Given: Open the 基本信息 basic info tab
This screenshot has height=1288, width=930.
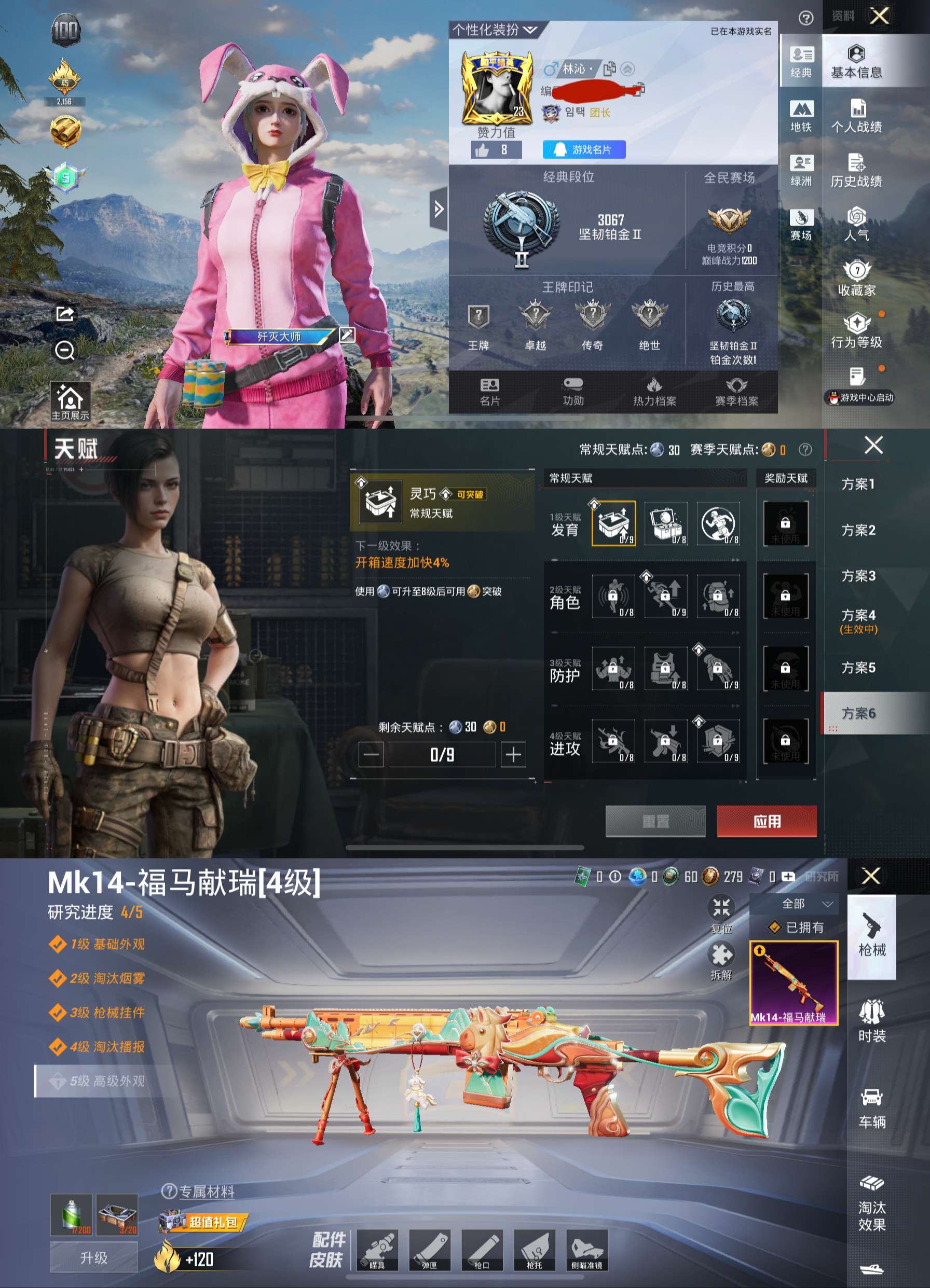Looking at the screenshot, I should [856, 61].
